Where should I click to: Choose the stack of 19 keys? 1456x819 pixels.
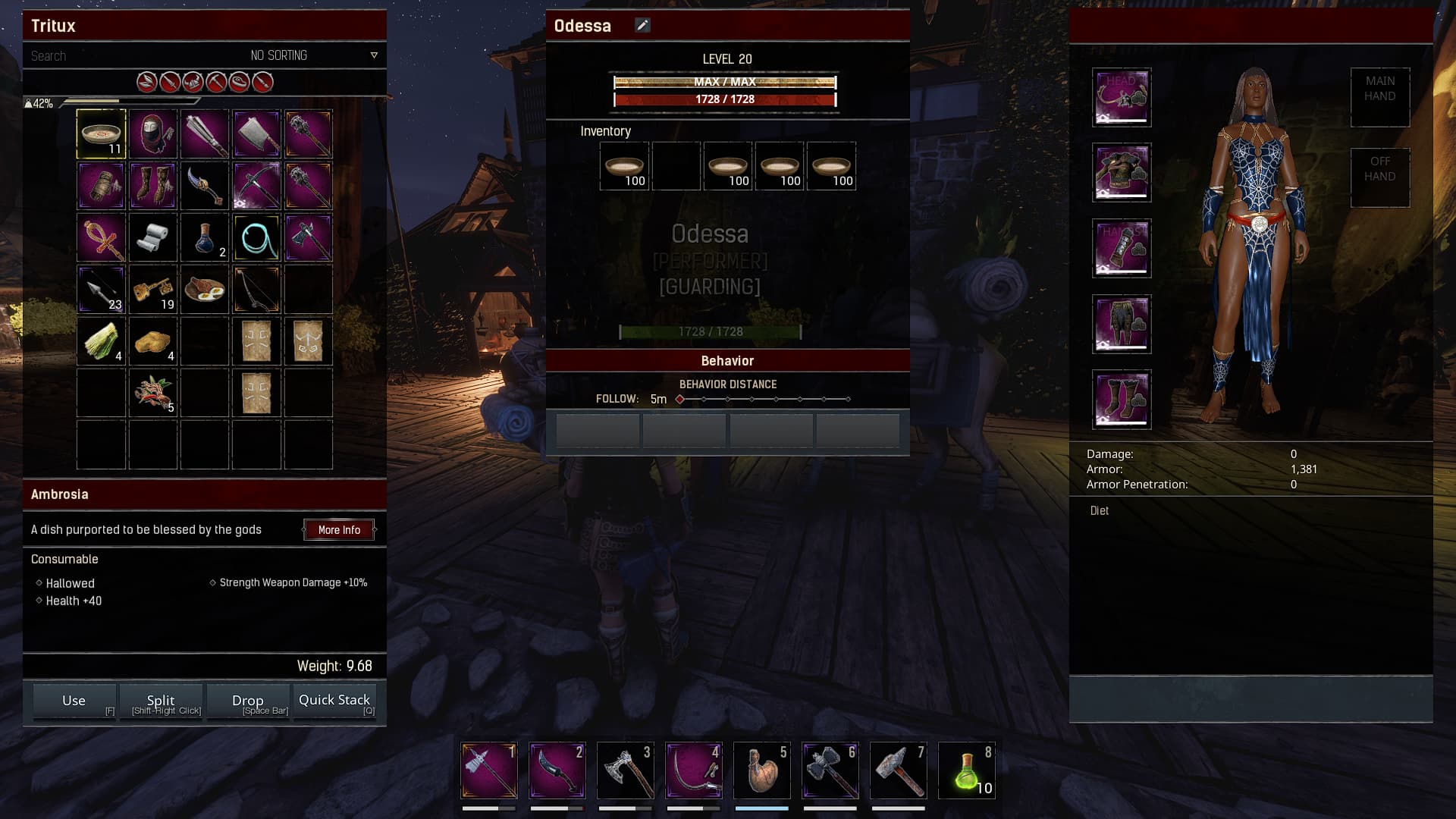pyautogui.click(x=153, y=290)
